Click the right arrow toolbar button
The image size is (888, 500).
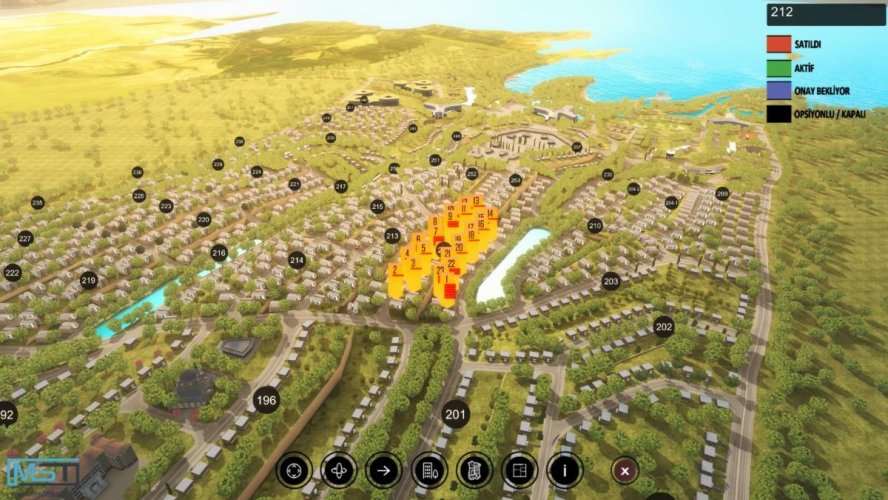tap(383, 469)
